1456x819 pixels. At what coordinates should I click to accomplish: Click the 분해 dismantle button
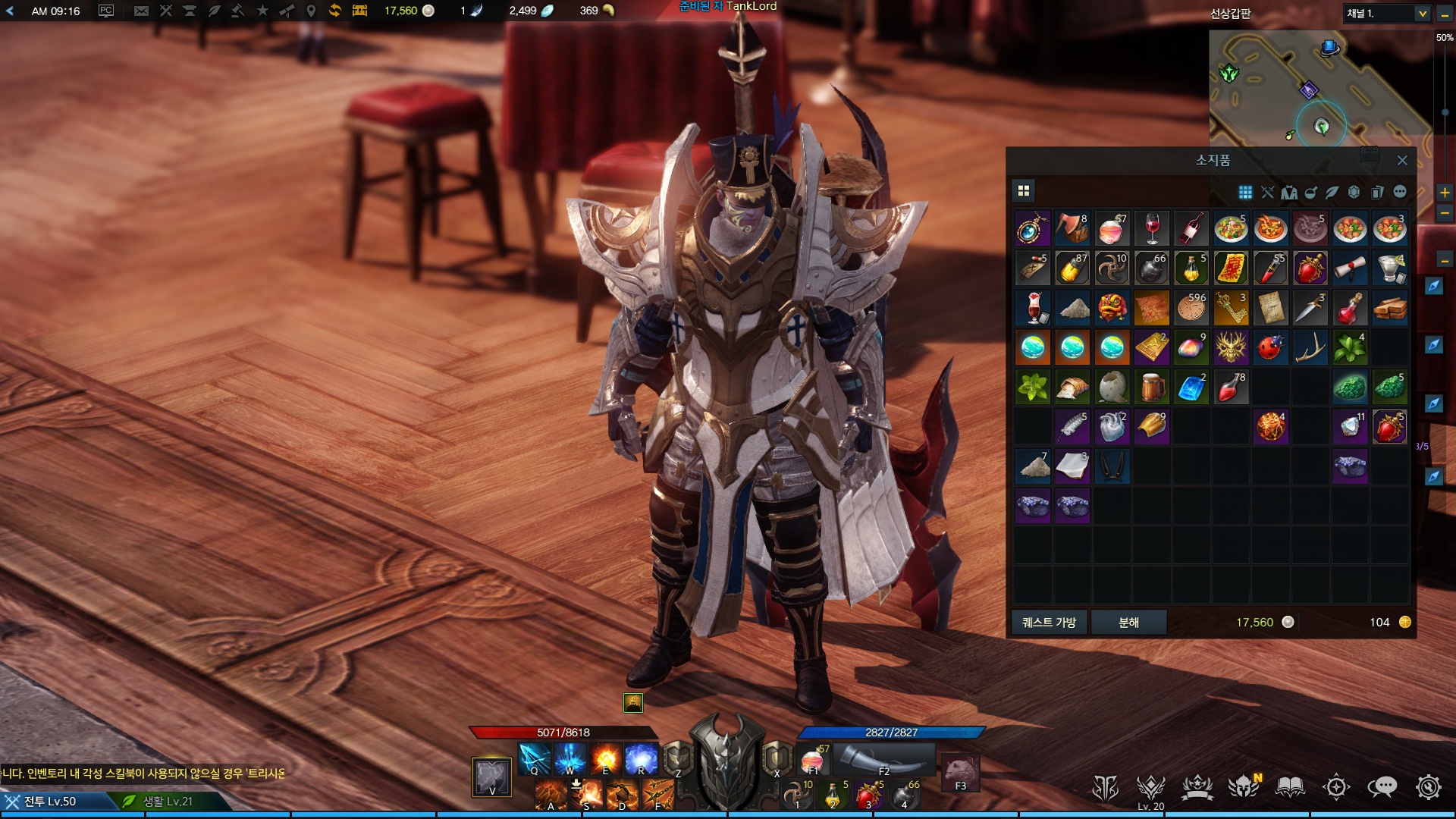(x=1128, y=622)
